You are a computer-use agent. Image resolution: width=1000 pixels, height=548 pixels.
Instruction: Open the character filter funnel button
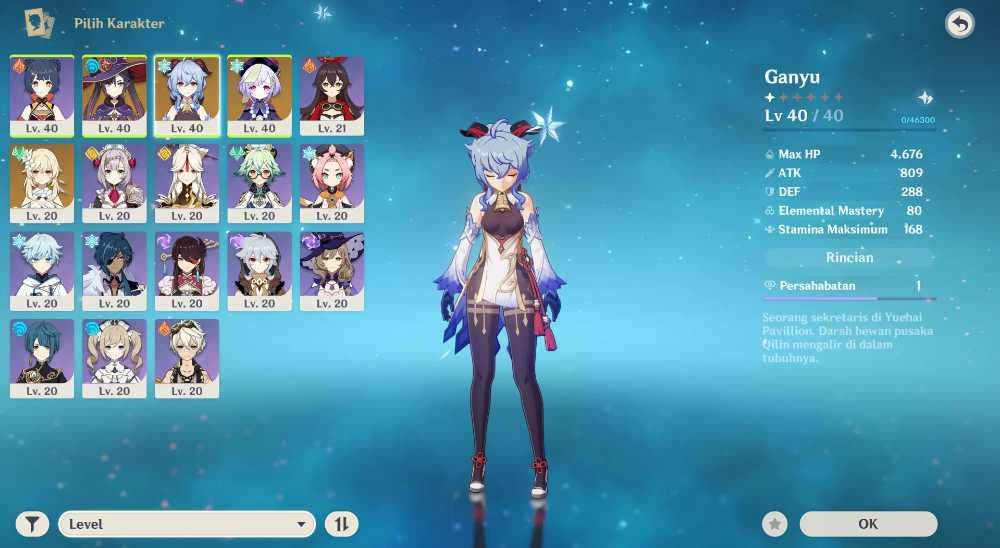[x=33, y=524]
